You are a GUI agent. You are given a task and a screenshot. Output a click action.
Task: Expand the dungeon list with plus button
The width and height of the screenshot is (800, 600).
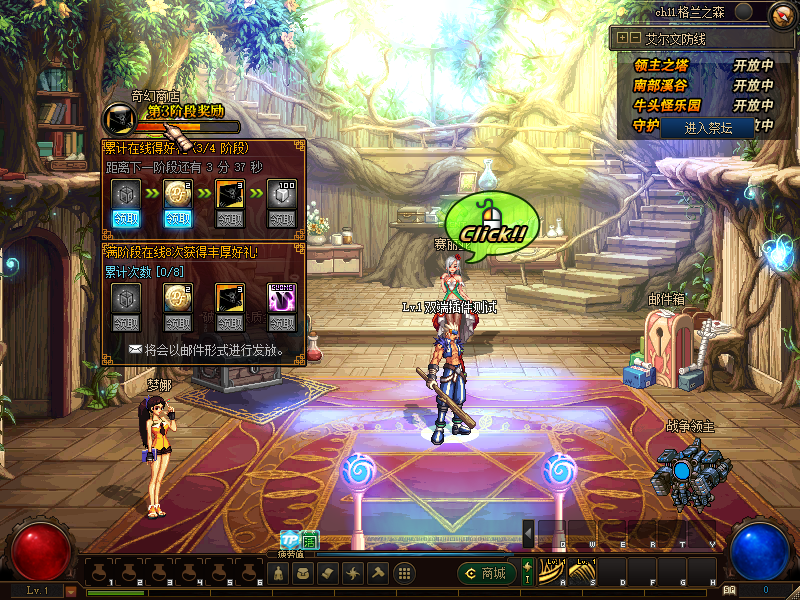click(x=623, y=38)
